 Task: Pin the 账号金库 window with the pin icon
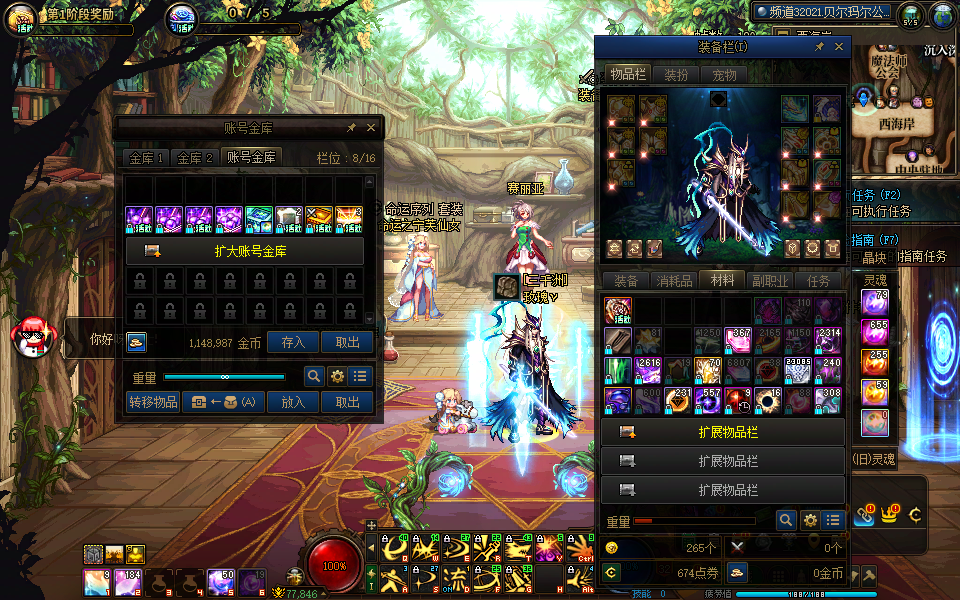351,128
